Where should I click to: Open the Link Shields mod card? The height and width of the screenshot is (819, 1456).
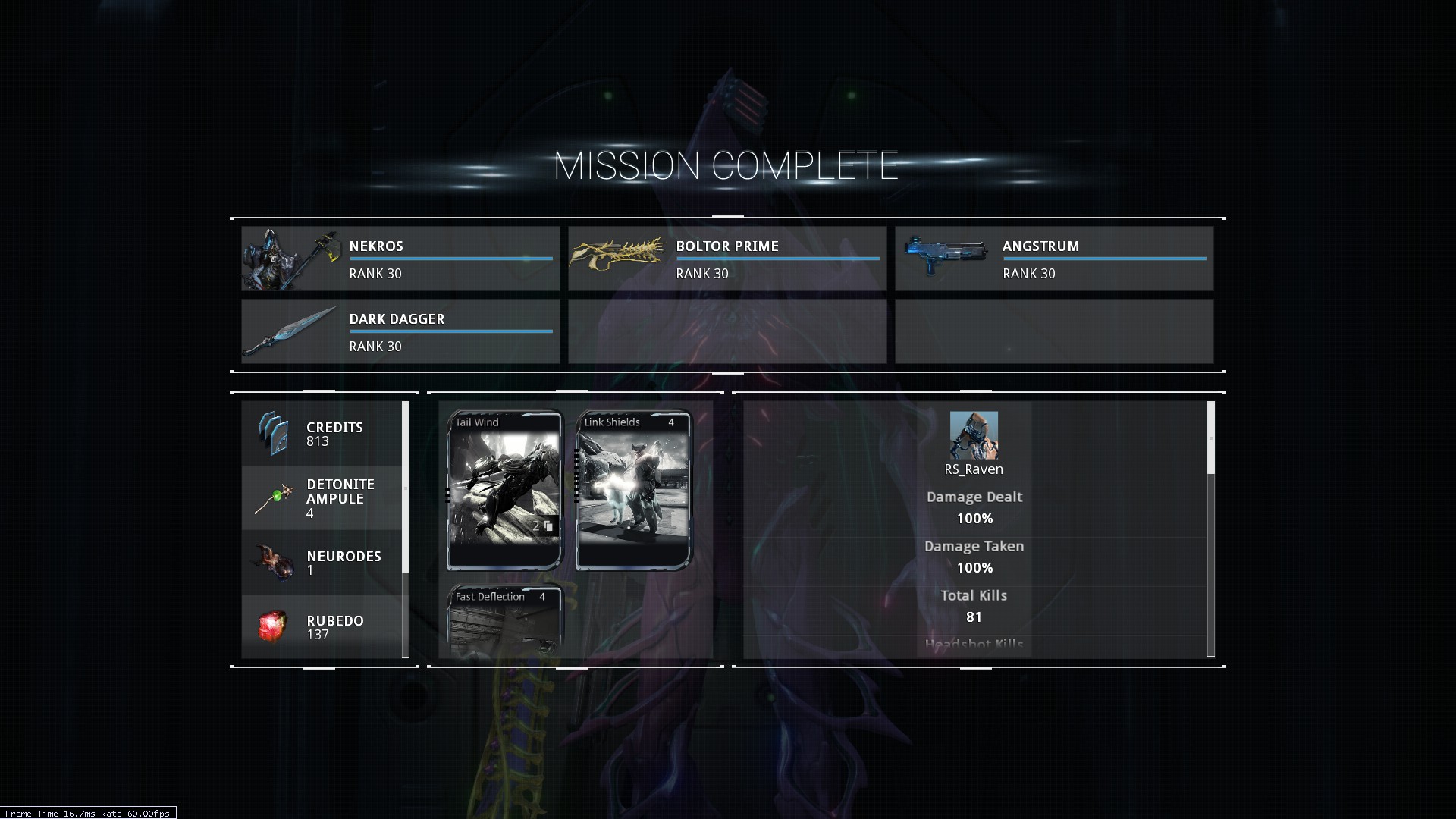click(x=633, y=490)
